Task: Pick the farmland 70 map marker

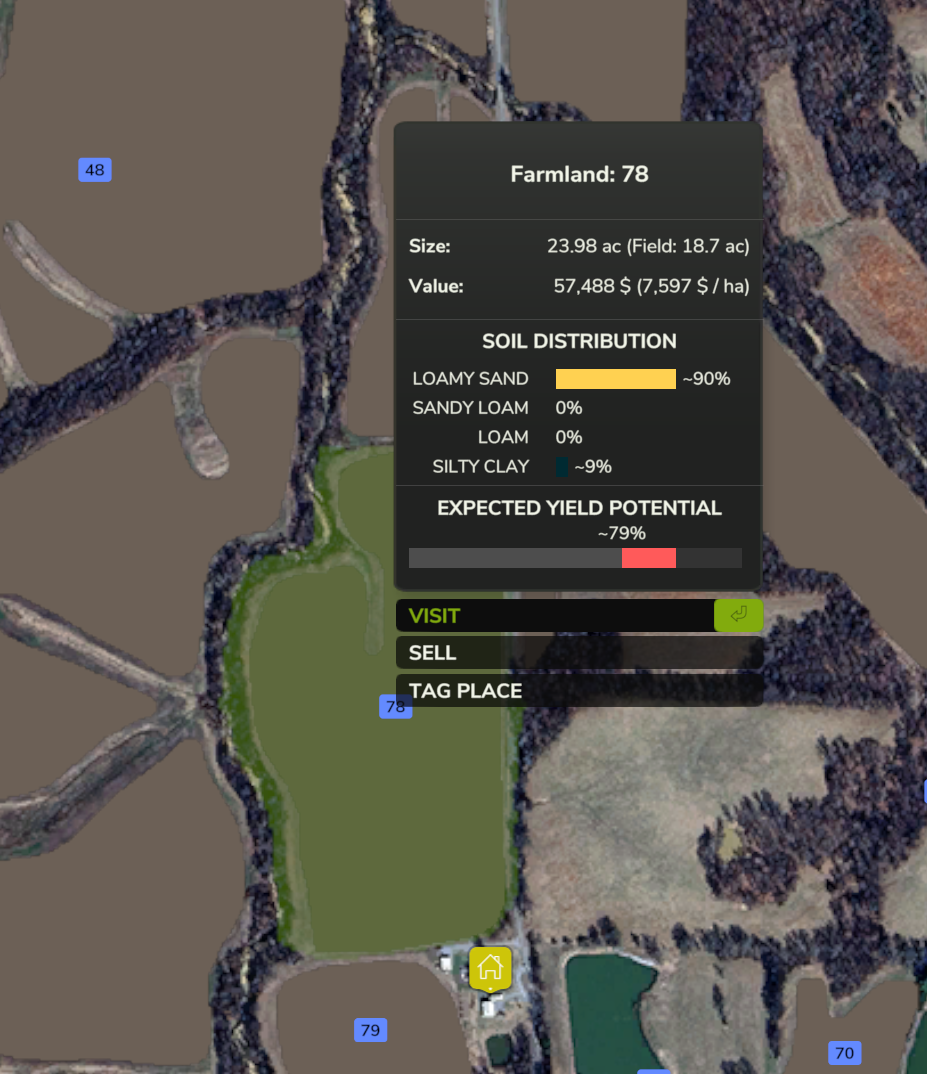Action: point(844,1052)
